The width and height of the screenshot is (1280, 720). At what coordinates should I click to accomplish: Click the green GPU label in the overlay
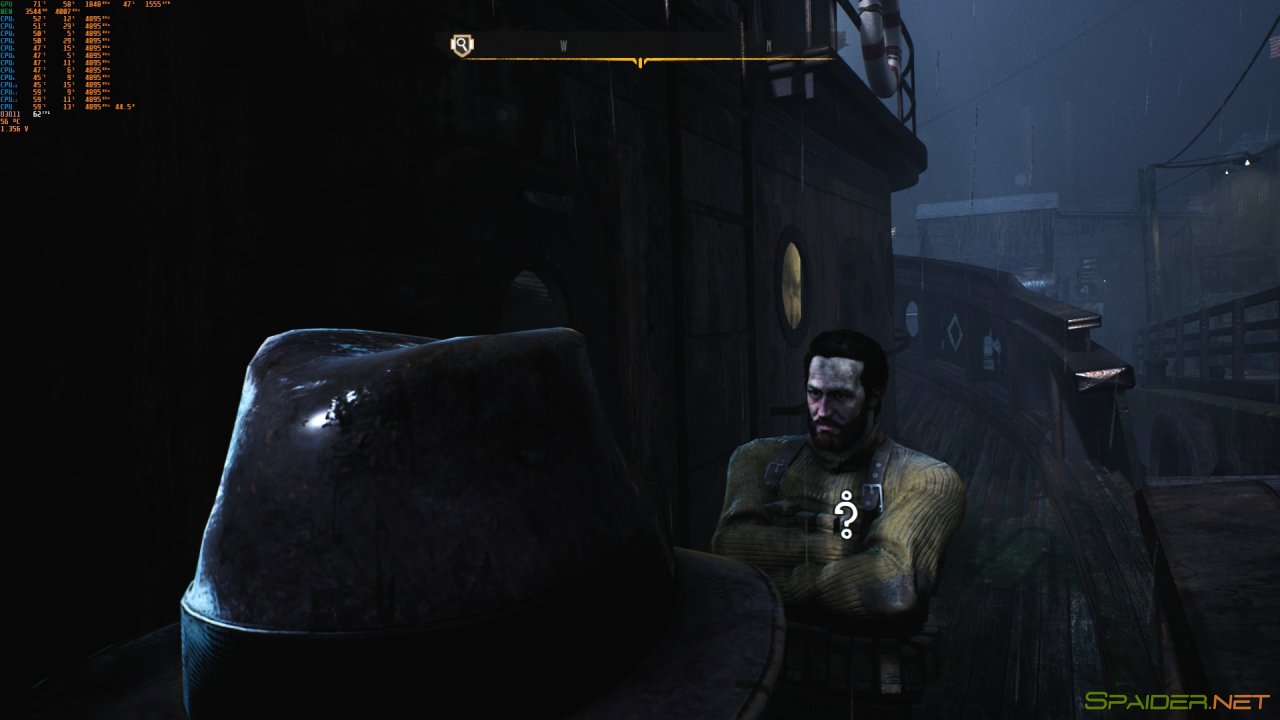(6, 3)
